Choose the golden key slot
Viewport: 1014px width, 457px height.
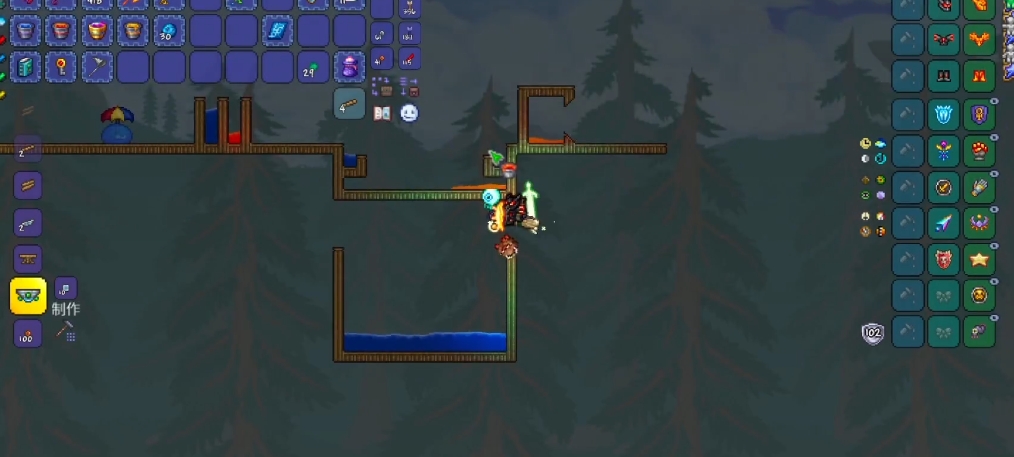[x=61, y=67]
